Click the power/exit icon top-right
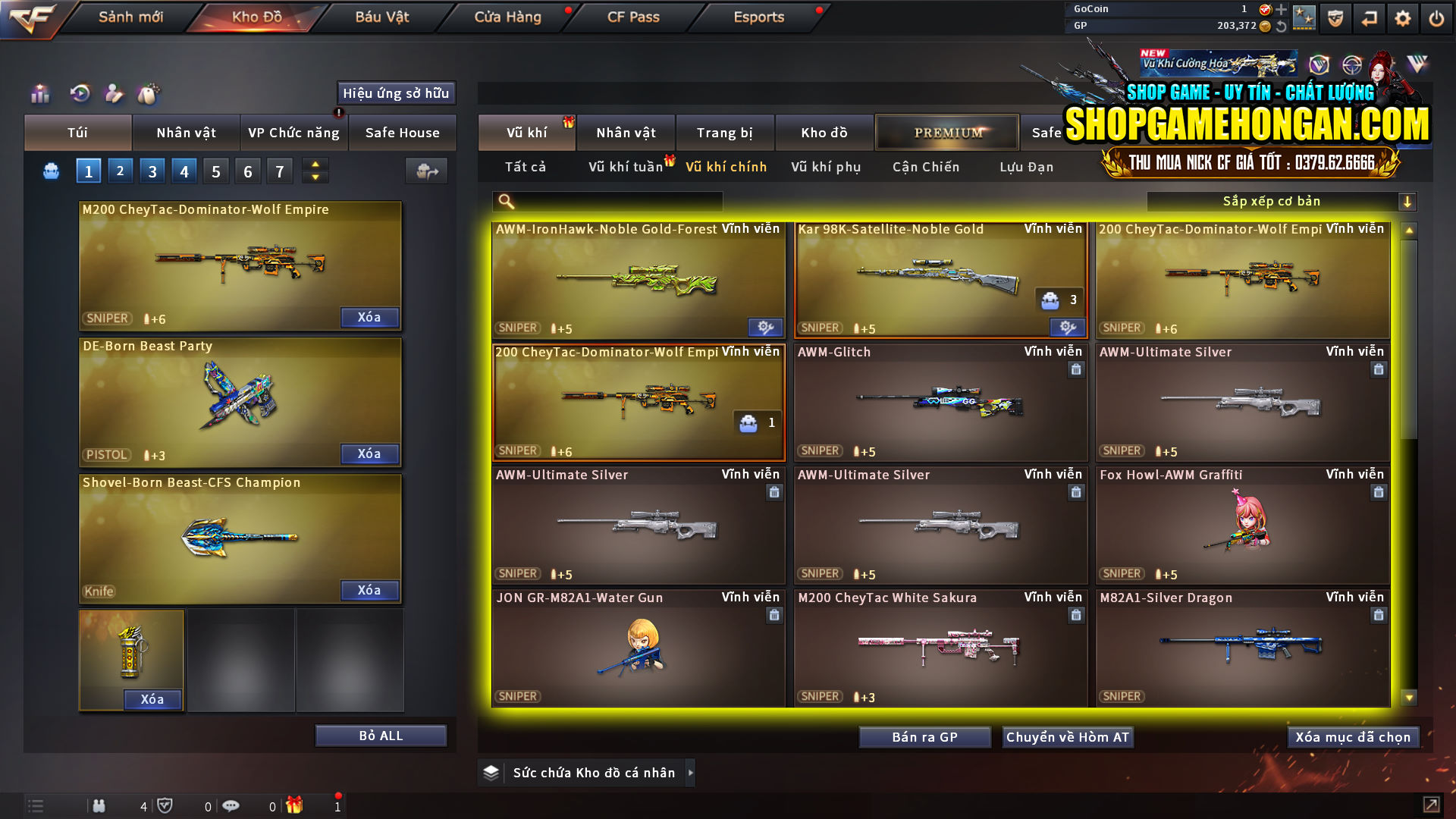This screenshot has height=819, width=1456. (1436, 17)
